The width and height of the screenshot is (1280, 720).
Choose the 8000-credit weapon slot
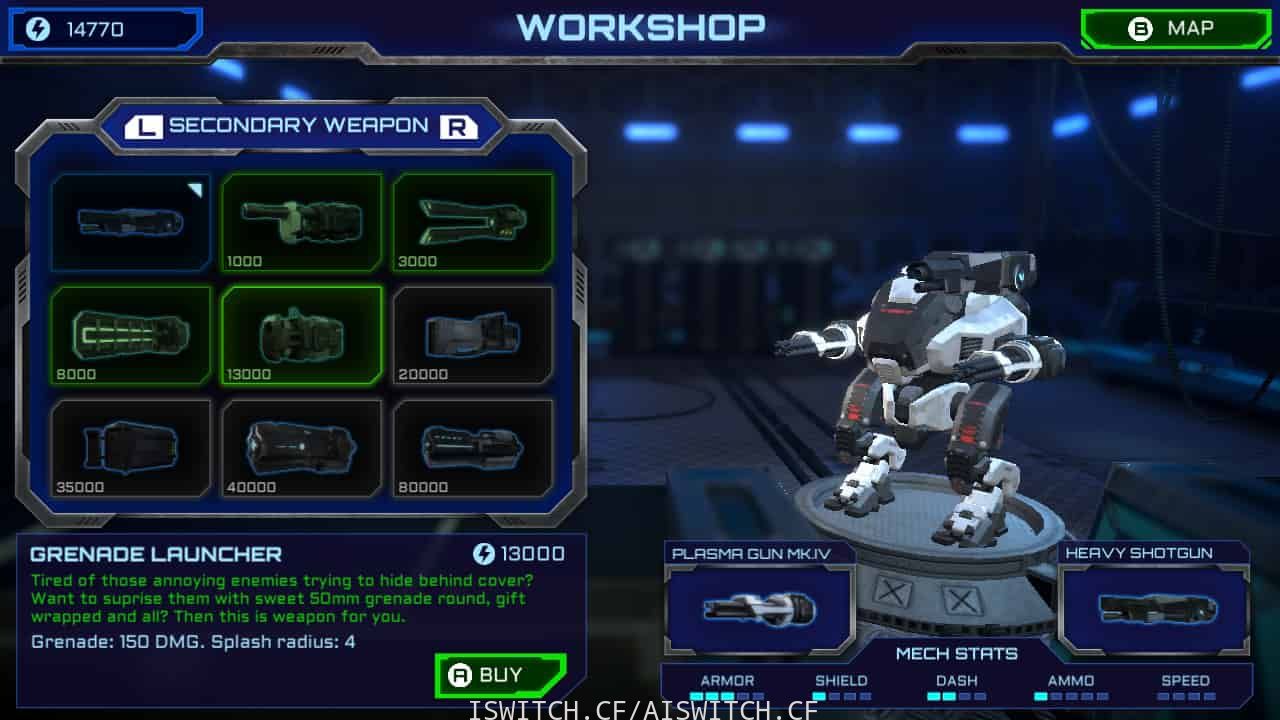point(131,335)
